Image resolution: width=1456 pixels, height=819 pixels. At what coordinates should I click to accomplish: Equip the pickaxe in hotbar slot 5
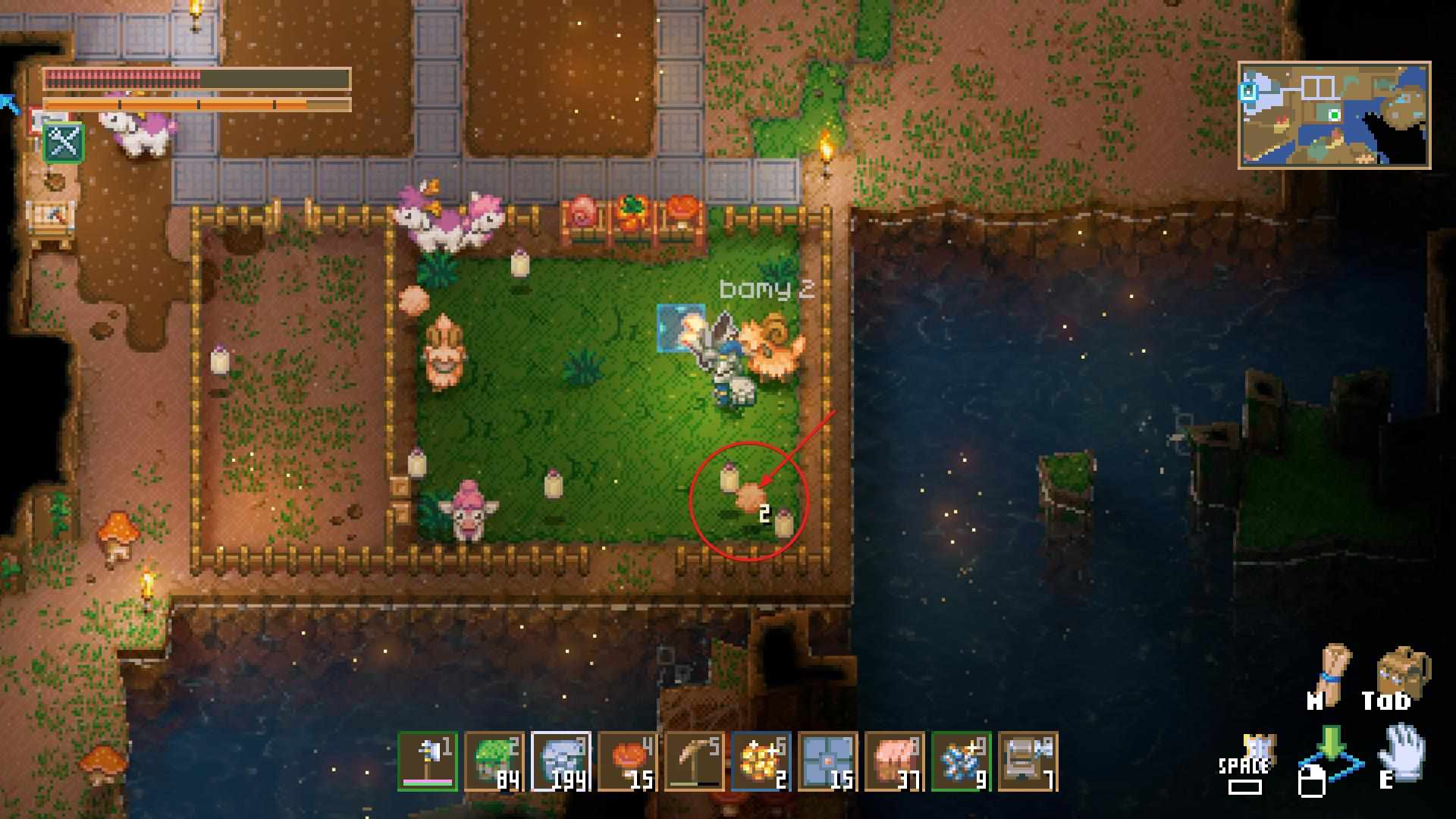pyautogui.click(x=695, y=761)
